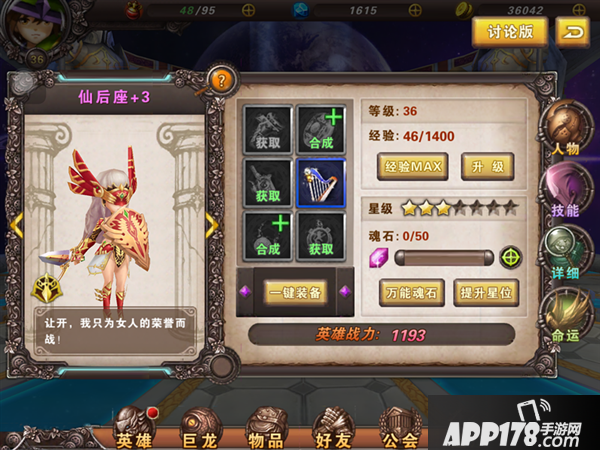Click the yellow back arrow button
The height and width of the screenshot is (450, 600).
(573, 32)
